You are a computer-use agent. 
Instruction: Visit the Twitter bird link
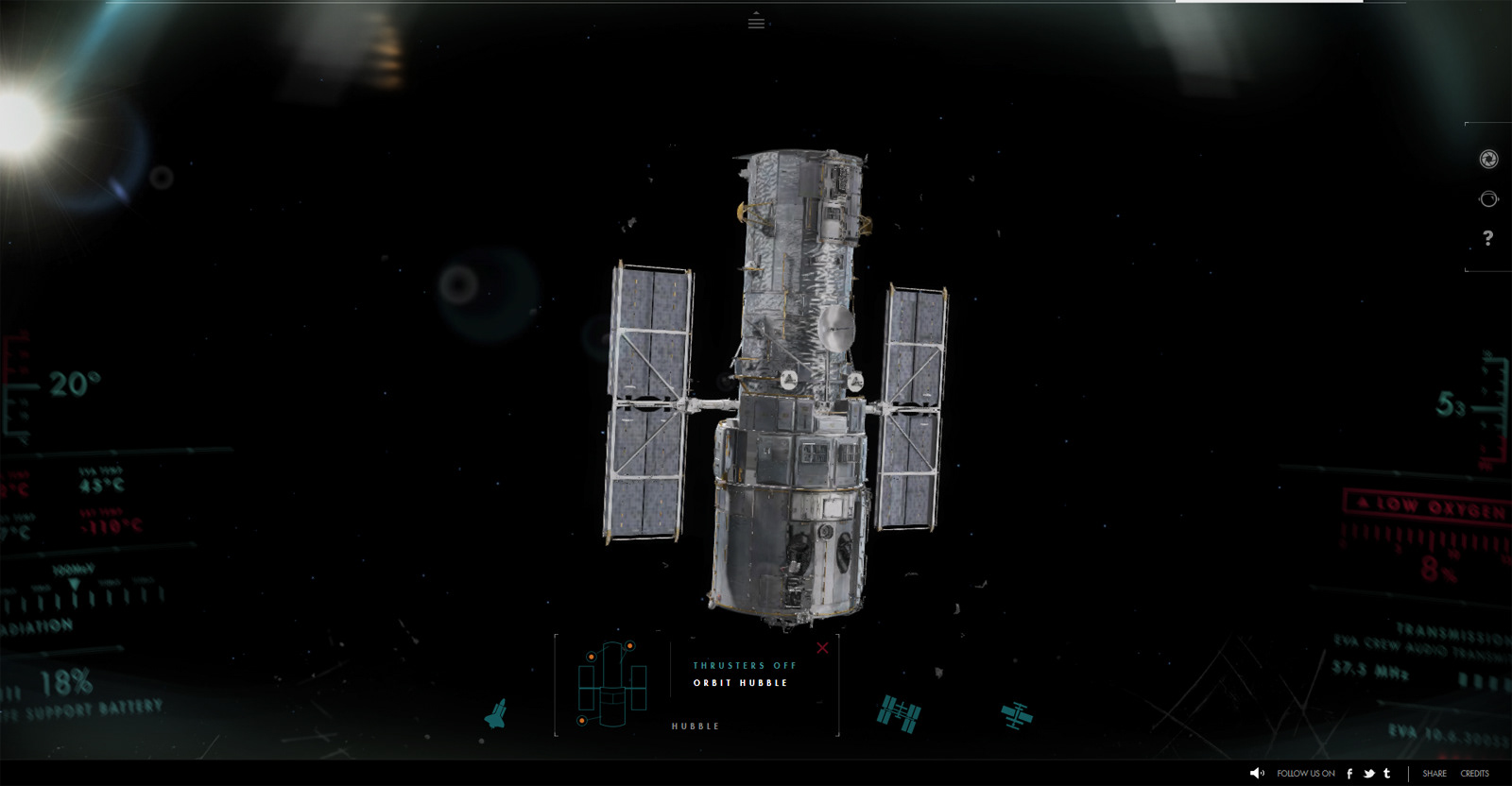click(x=1368, y=773)
